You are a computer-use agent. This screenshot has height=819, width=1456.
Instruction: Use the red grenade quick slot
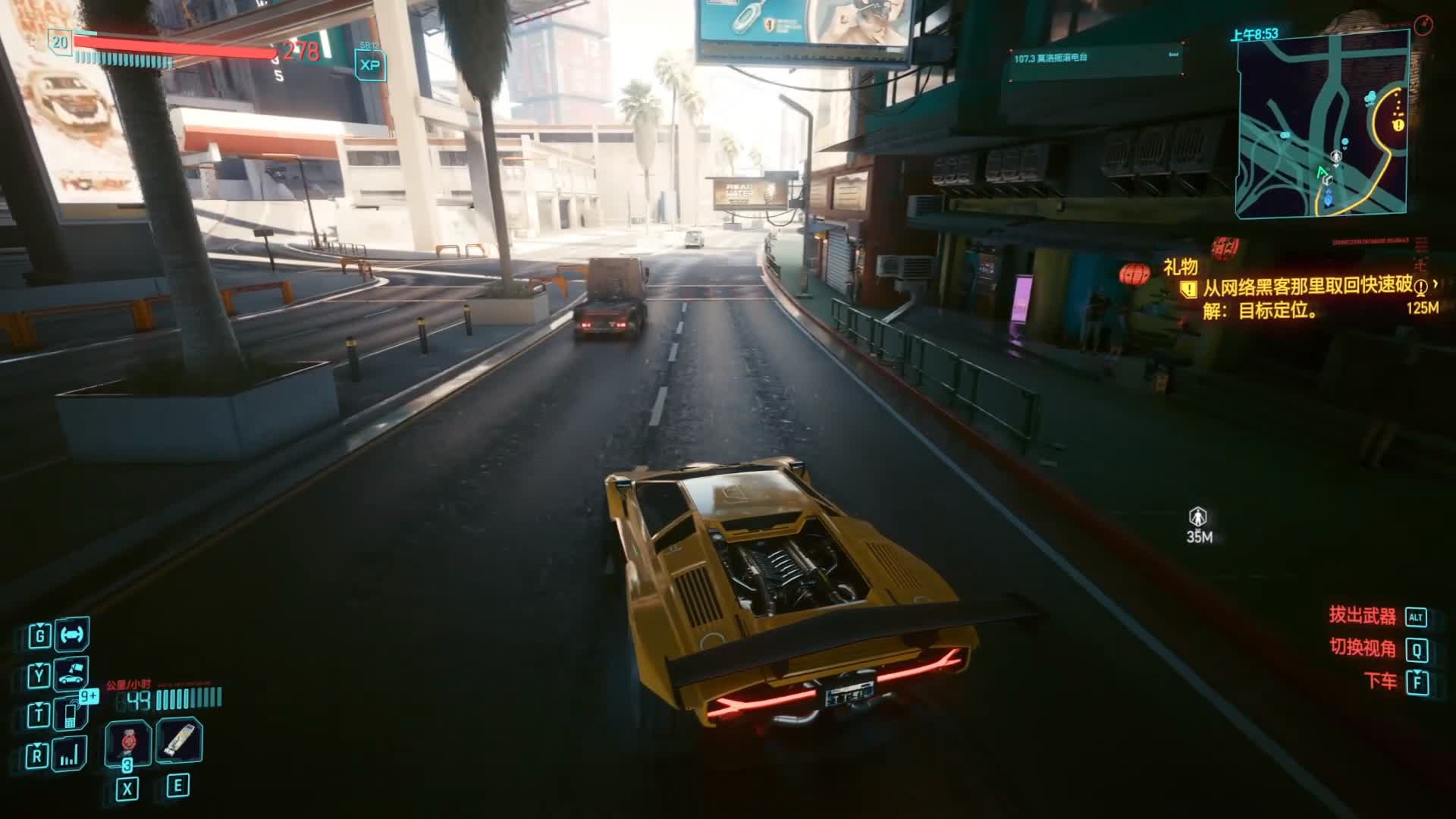[x=127, y=742]
